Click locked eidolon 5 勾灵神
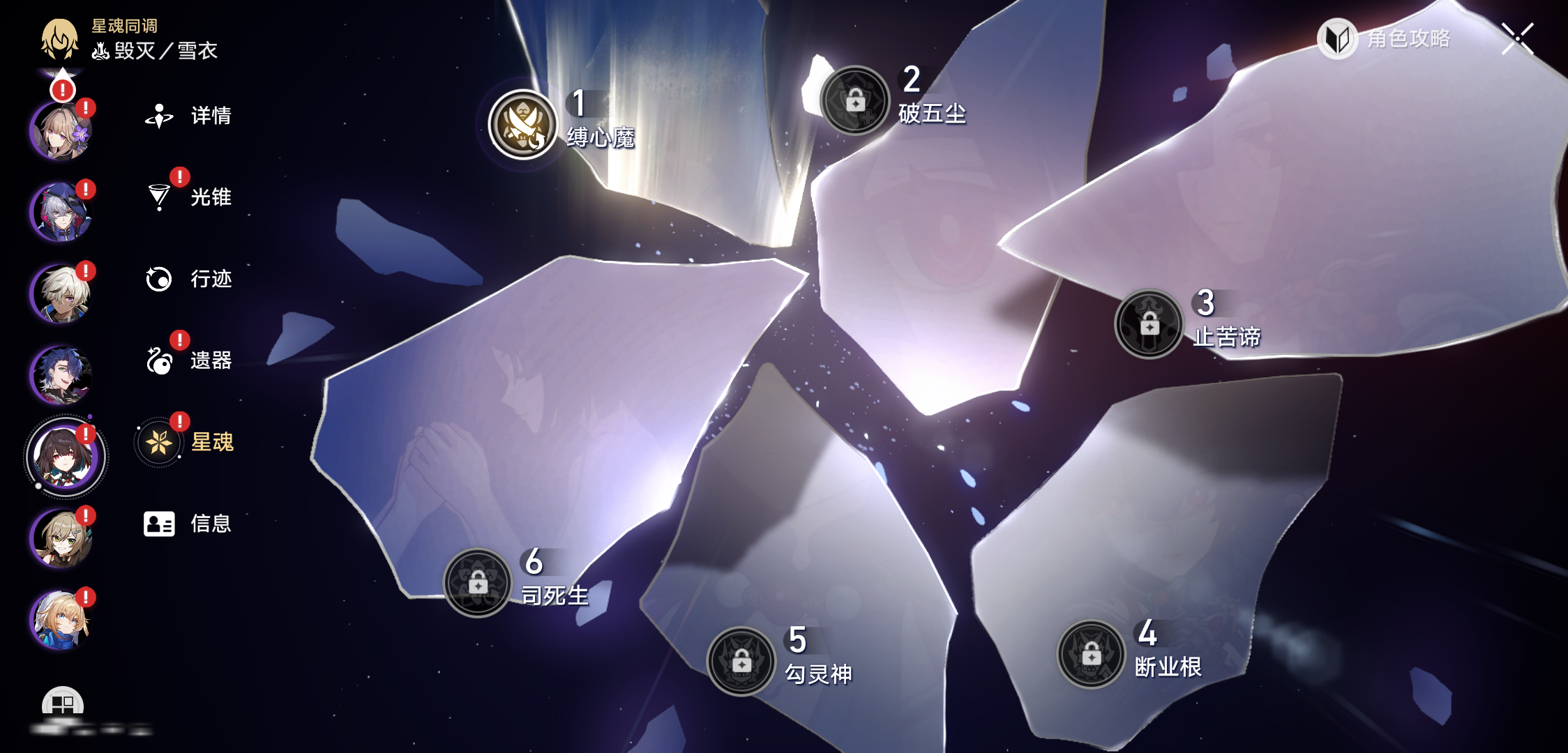The image size is (1568, 753). pos(741,661)
